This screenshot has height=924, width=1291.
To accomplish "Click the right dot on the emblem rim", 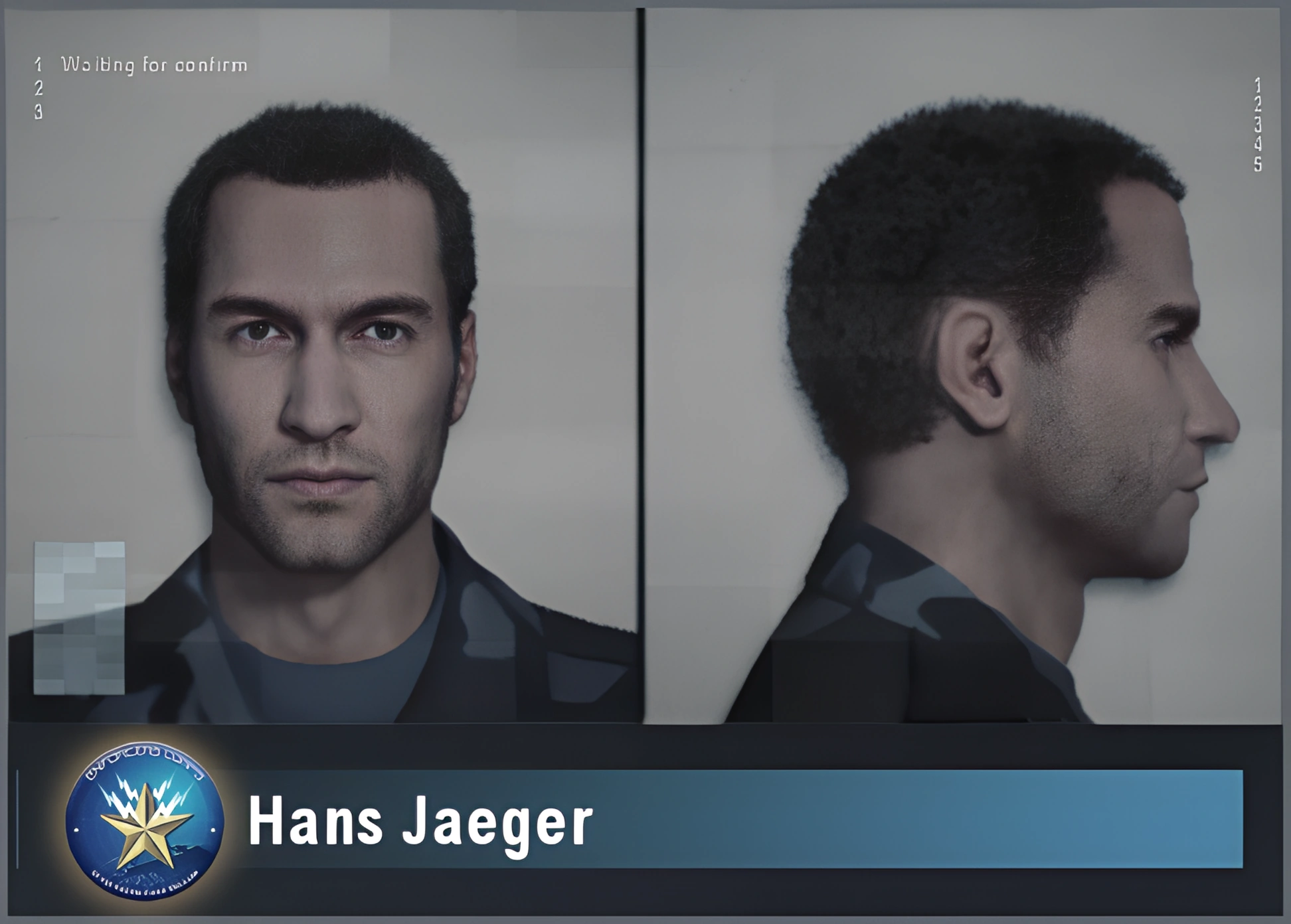I will (213, 829).
